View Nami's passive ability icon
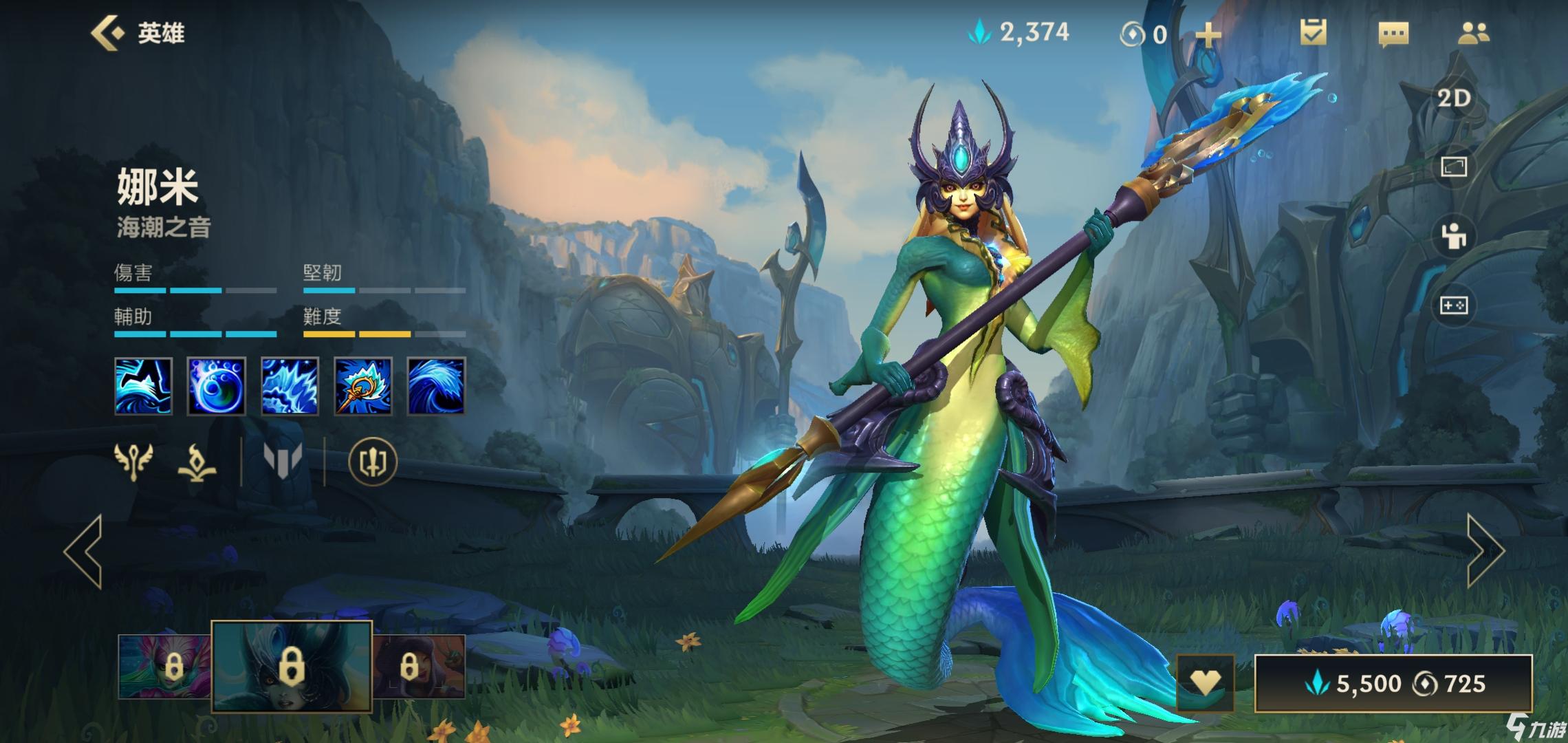This screenshot has width=1568, height=743. [x=143, y=386]
